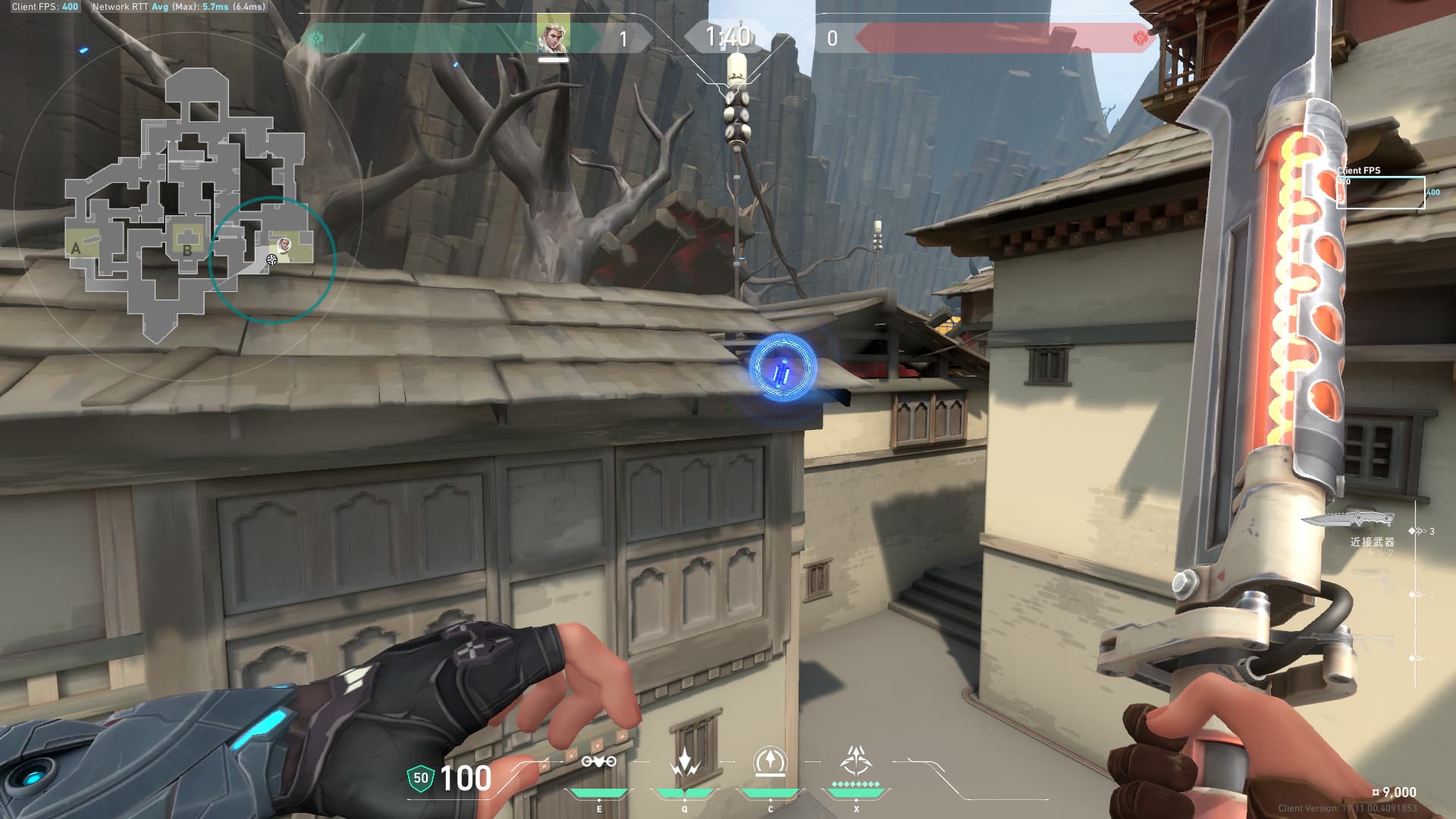Viewport: 1456px width, 819px height.
Task: Click the crosshair marker on the minimap
Action: click(271, 260)
